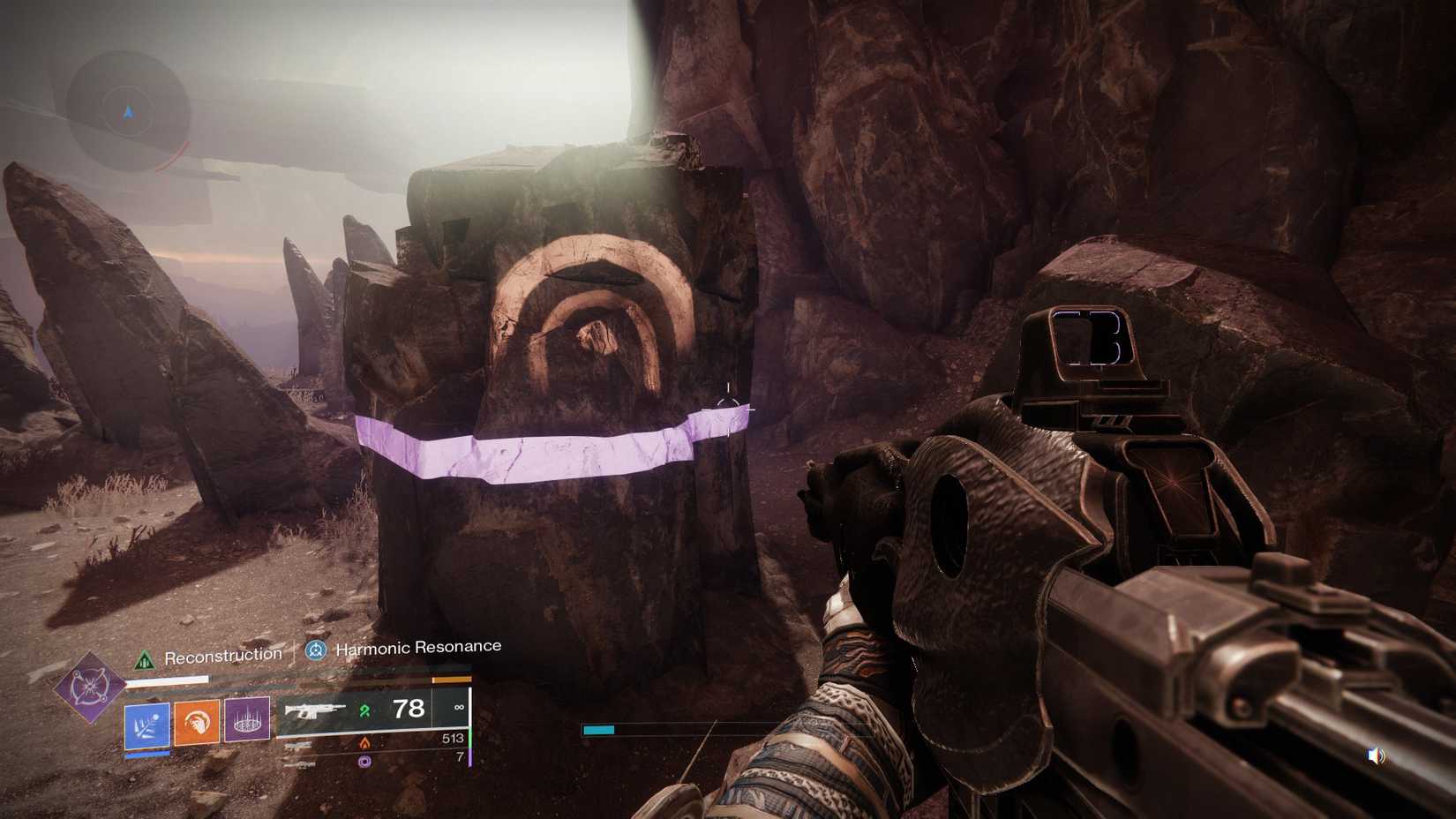1456x819 pixels.
Task: Click the blue player arrow on the radar
Action: [127, 111]
